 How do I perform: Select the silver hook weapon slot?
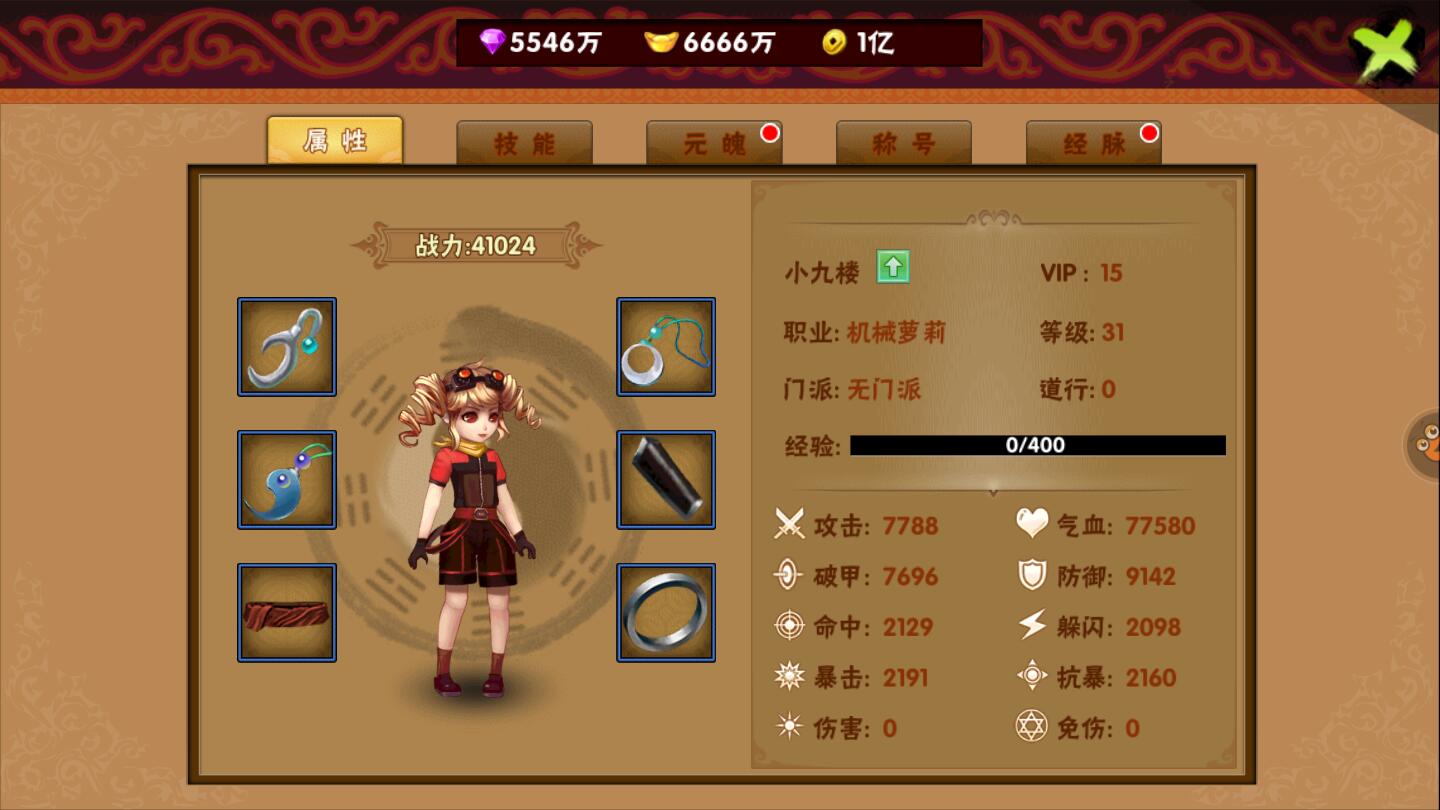[x=287, y=347]
